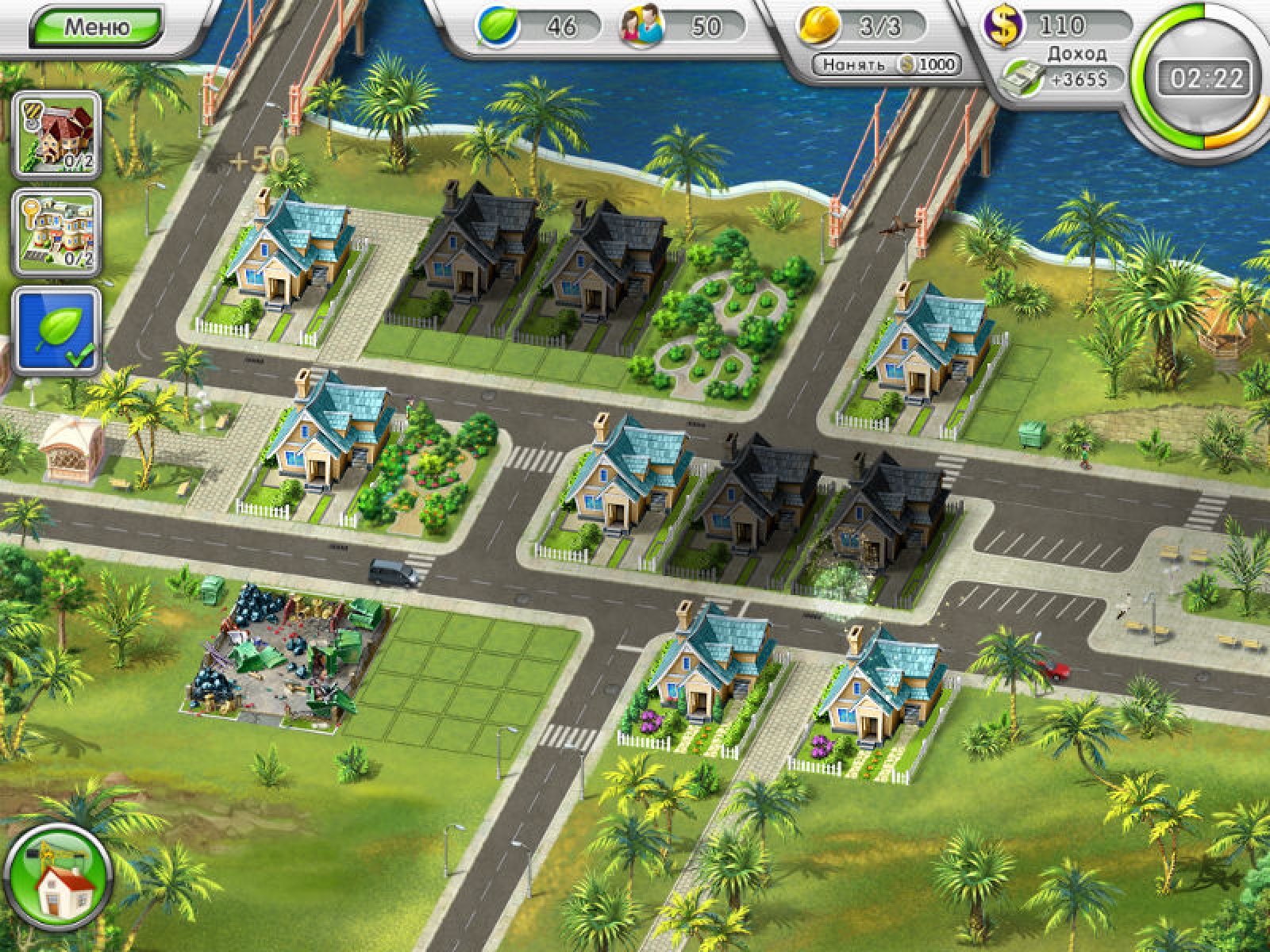The height and width of the screenshot is (952, 1270).
Task: Select the house construction goal tile
Action: pos(57,133)
